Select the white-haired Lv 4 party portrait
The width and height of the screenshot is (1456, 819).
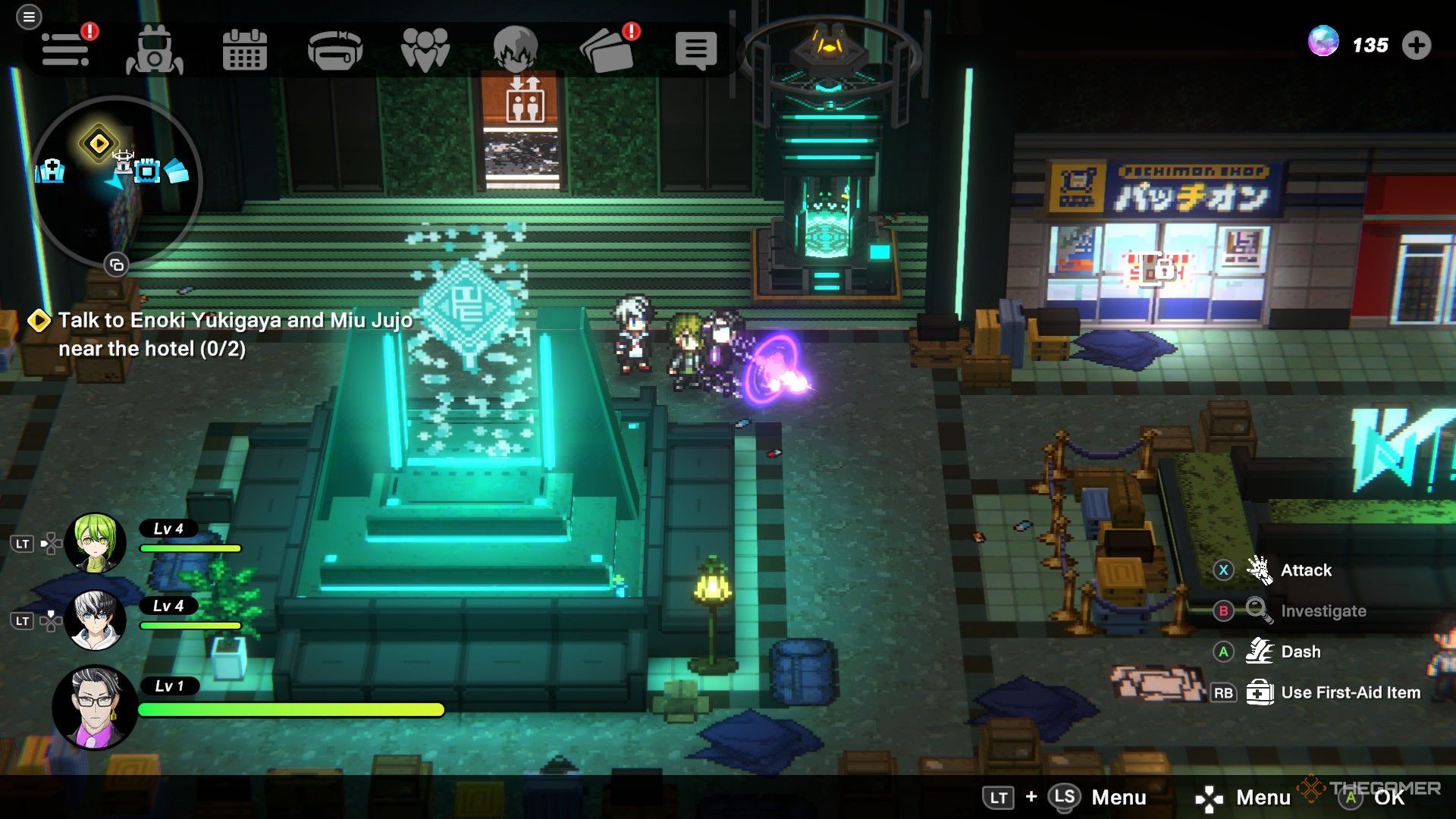[x=95, y=620]
